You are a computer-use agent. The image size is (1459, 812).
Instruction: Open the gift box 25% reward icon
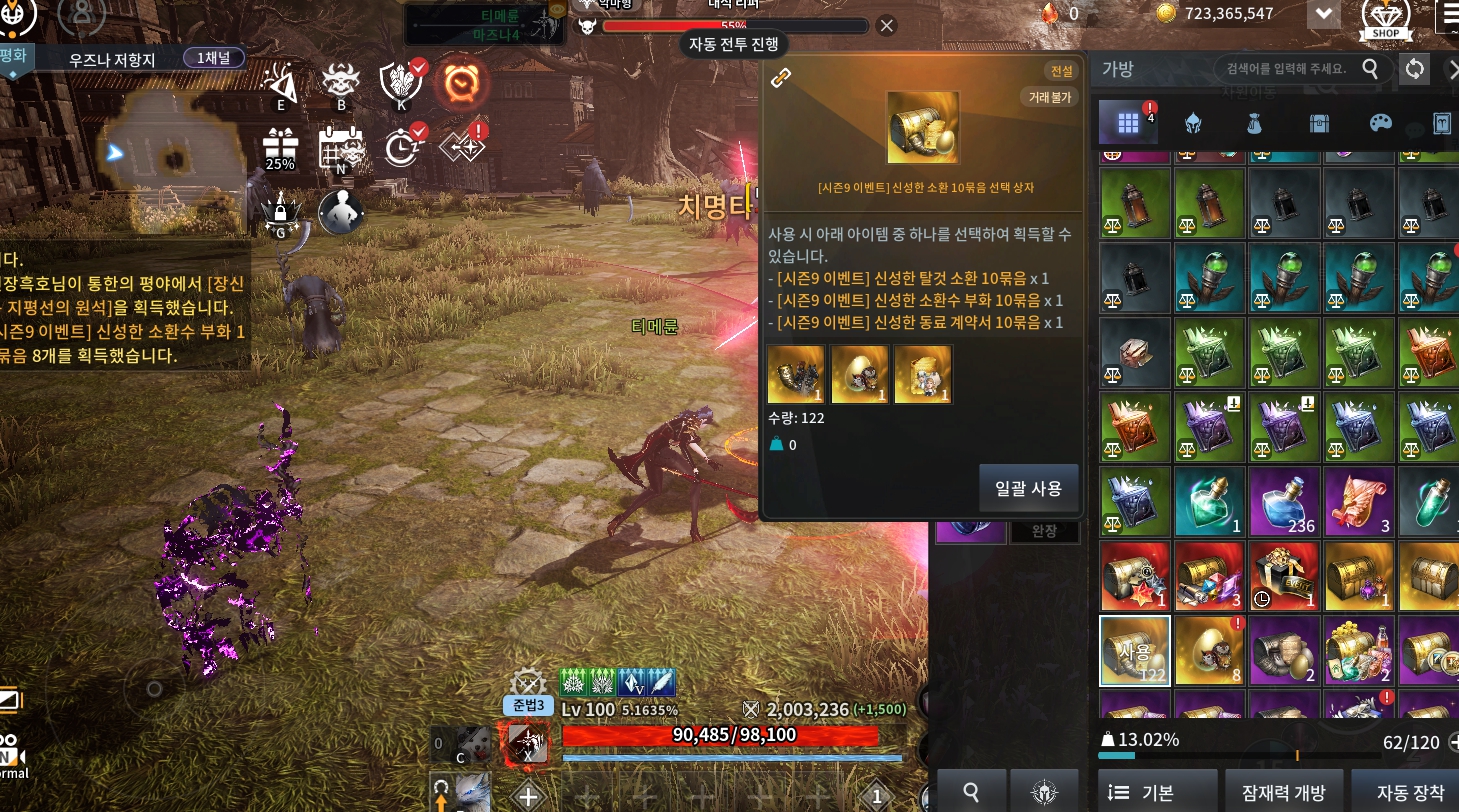point(280,150)
